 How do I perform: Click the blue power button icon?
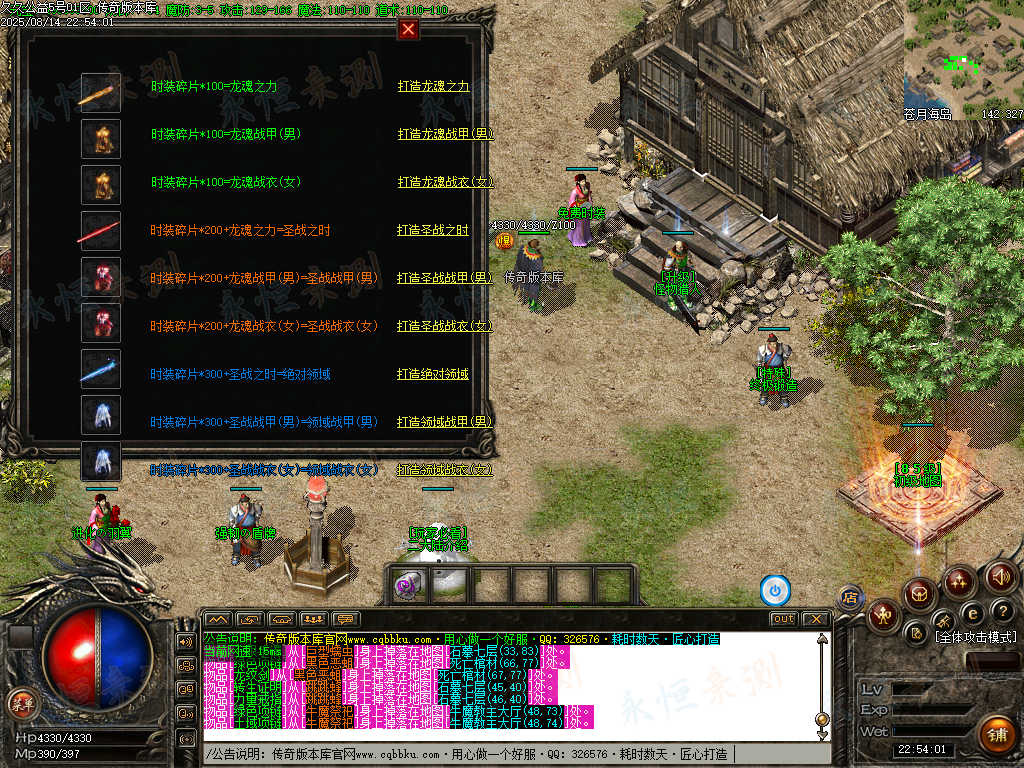775,590
